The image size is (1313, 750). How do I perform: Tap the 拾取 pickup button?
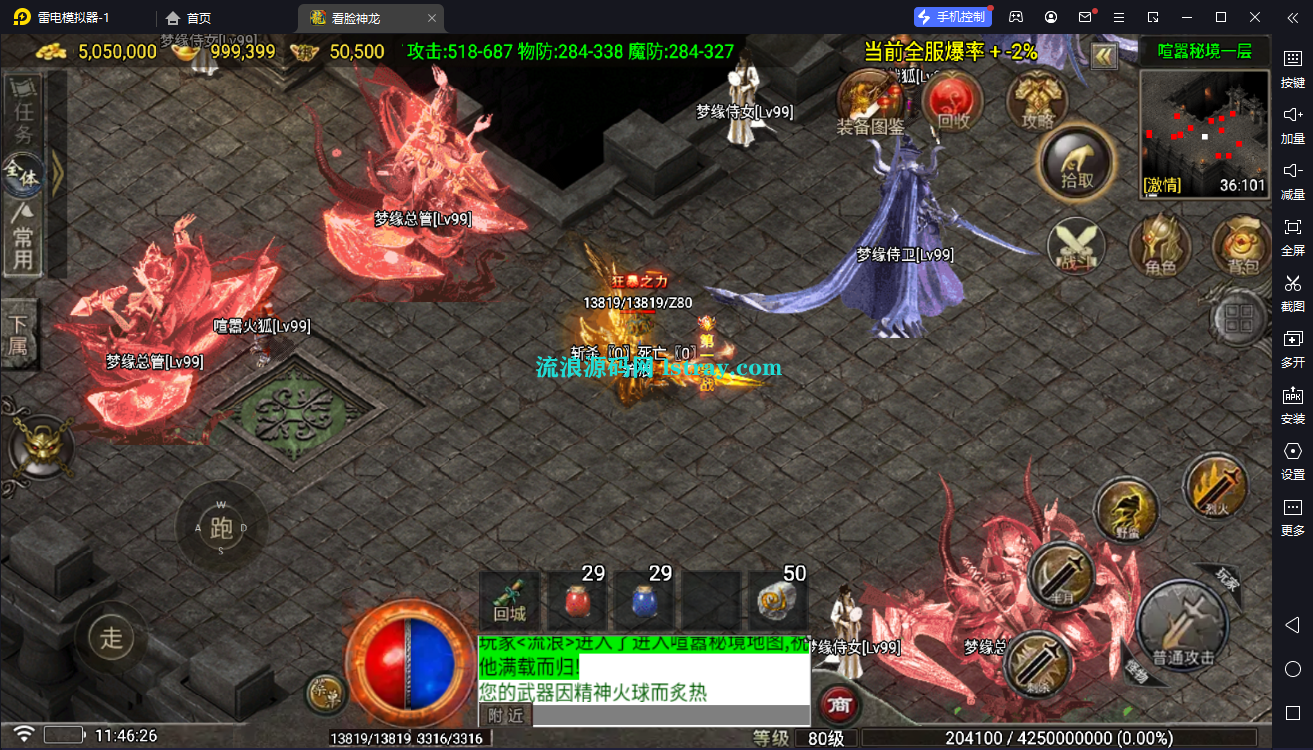[x=1077, y=162]
